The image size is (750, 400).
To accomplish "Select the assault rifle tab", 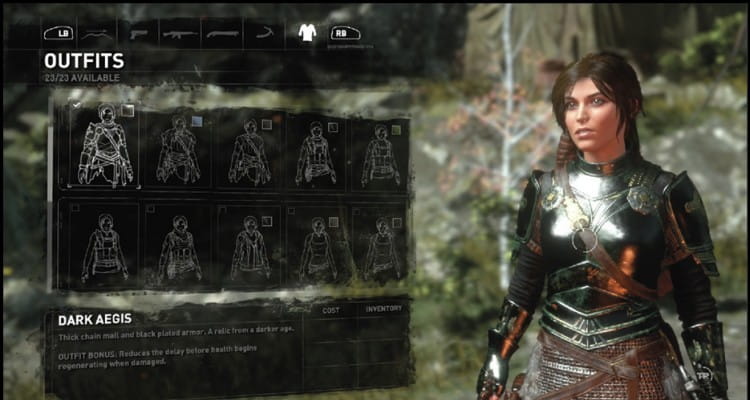I will (179, 32).
